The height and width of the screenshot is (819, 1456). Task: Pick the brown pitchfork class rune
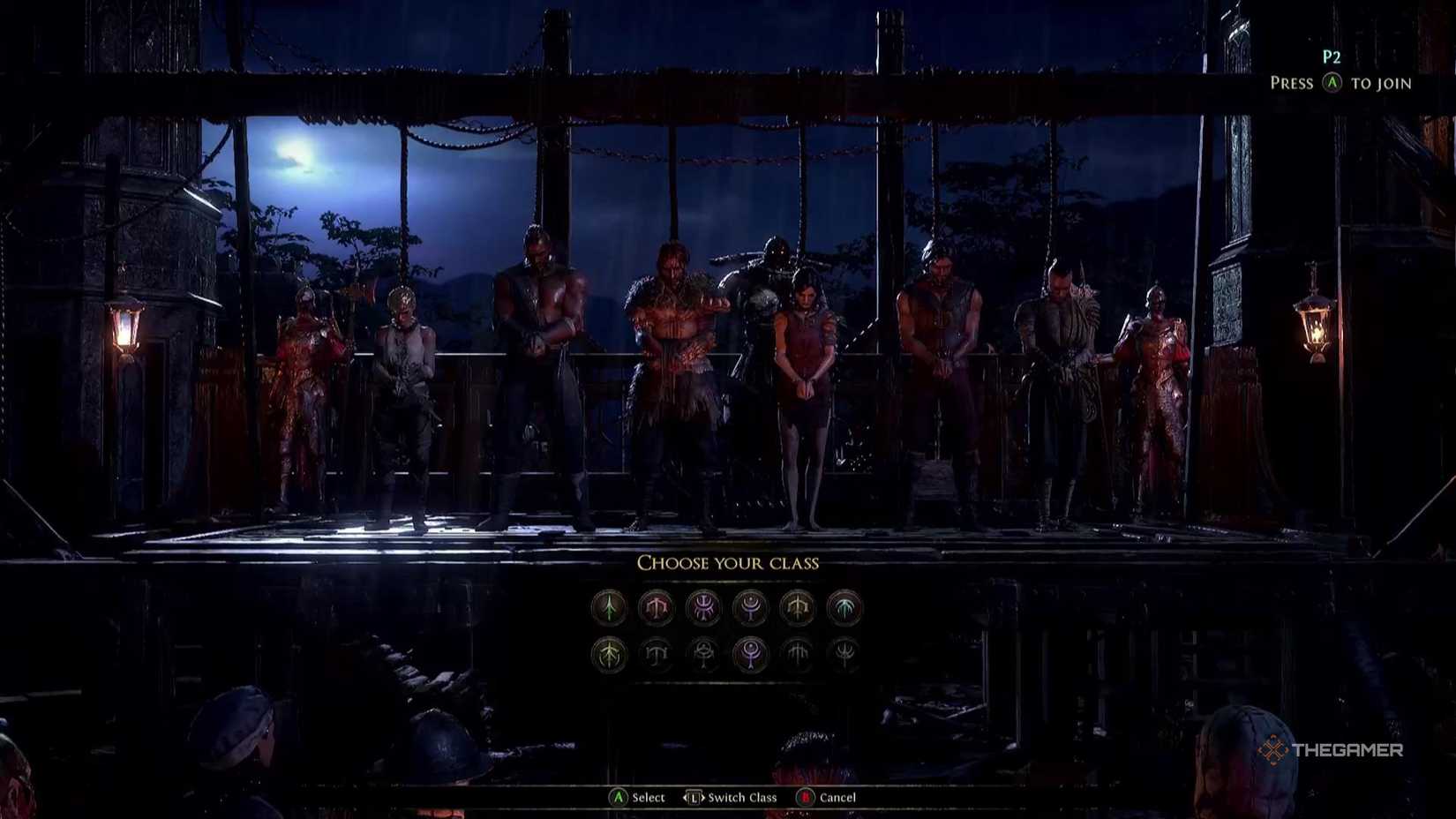pyautogui.click(x=796, y=609)
